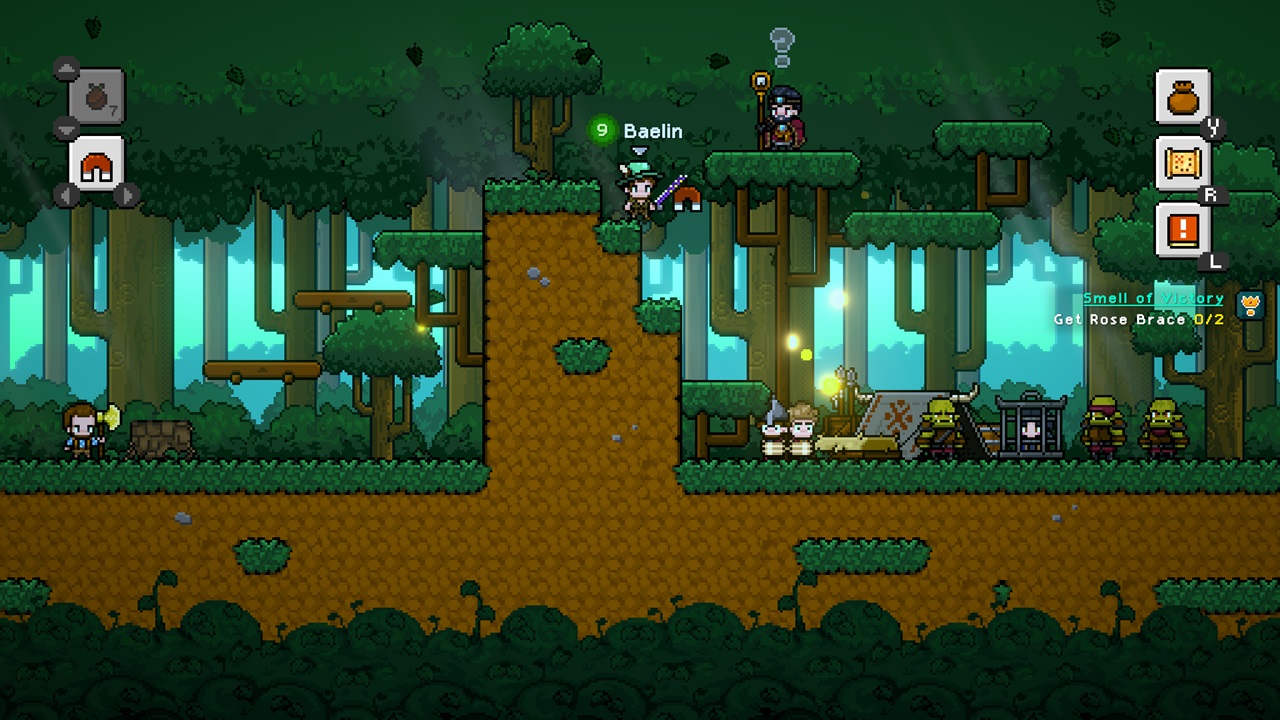
Task: Click the acorn count showing 7
Action: coord(113,108)
